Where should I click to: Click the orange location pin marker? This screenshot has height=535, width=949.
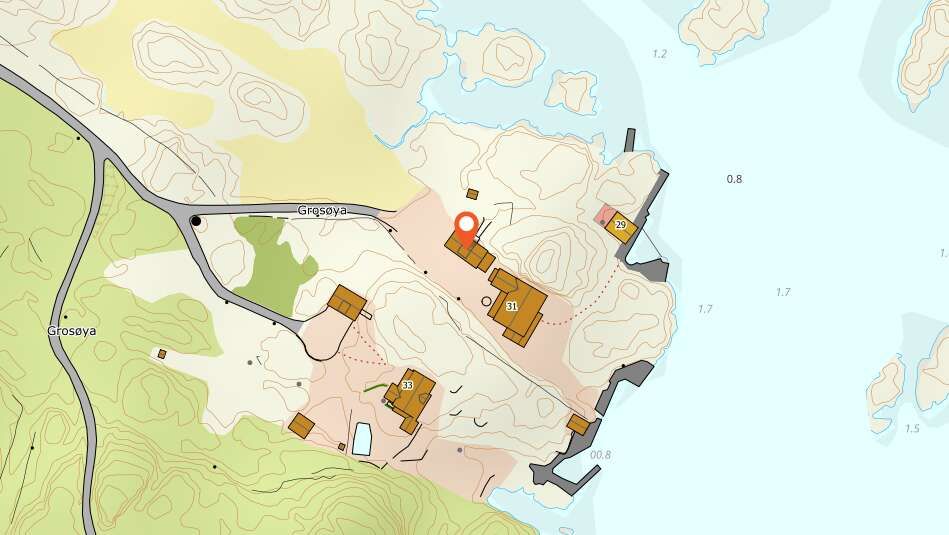(x=465, y=228)
